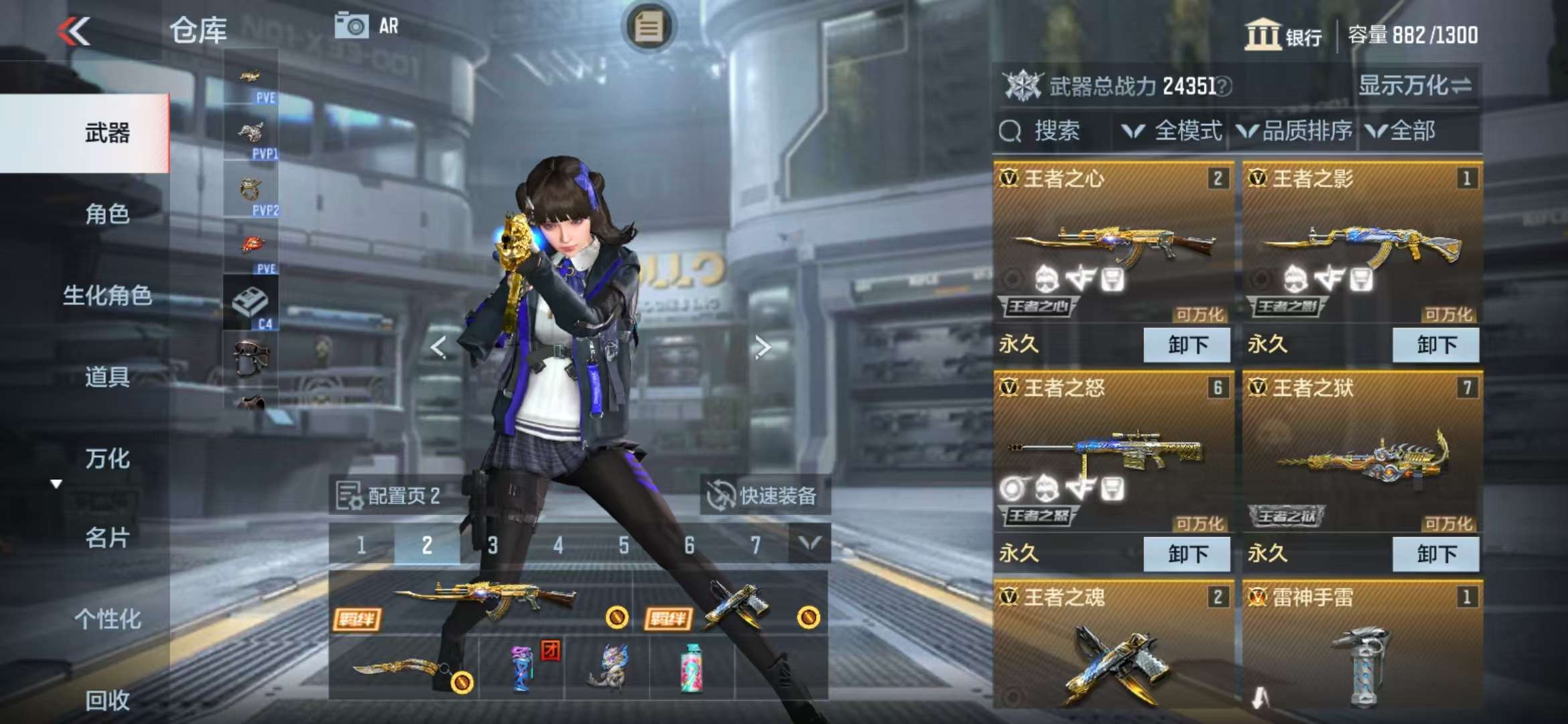The image size is (1568, 724).
Task: Open the 名片 category
Action: (x=107, y=538)
